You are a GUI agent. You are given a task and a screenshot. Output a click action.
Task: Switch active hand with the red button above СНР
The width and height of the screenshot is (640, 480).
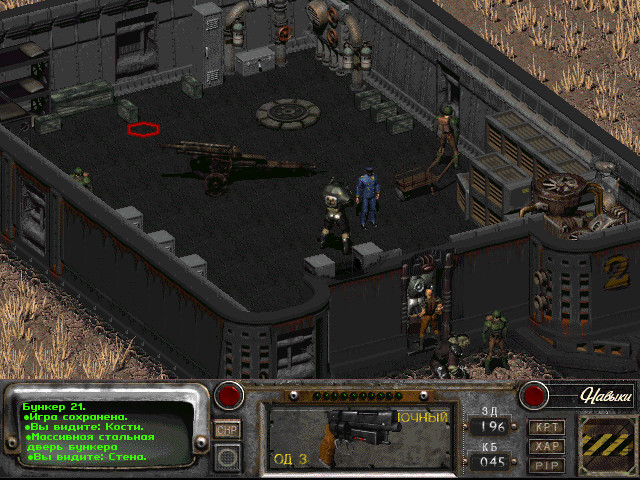click(x=231, y=395)
